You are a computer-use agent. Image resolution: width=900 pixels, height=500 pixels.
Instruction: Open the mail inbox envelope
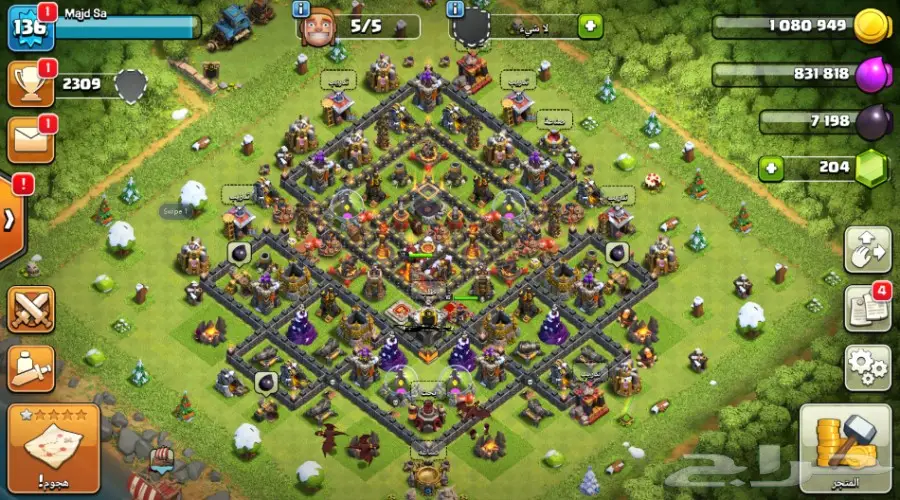(x=30, y=140)
